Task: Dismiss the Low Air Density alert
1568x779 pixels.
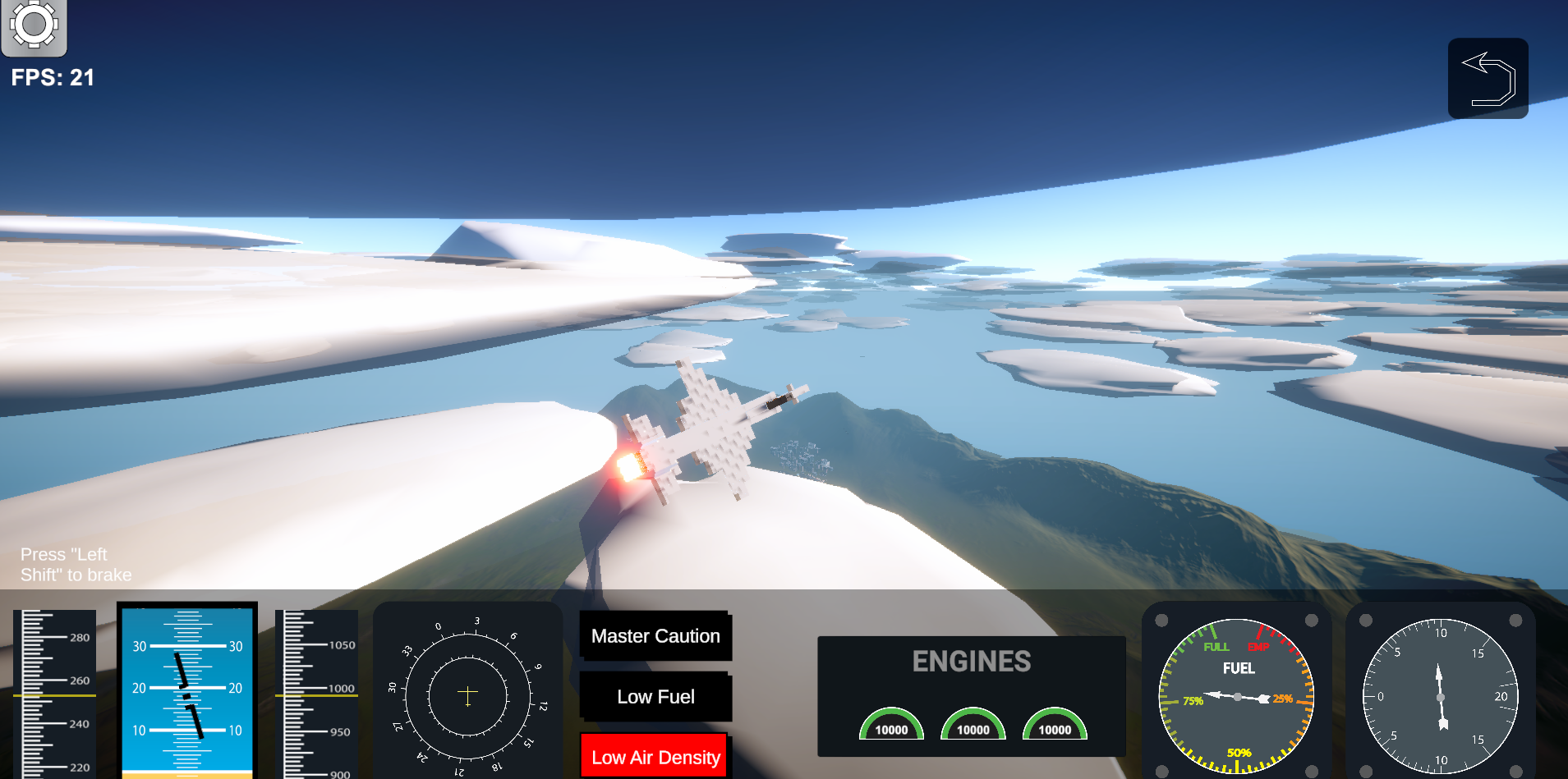Action: [654, 756]
